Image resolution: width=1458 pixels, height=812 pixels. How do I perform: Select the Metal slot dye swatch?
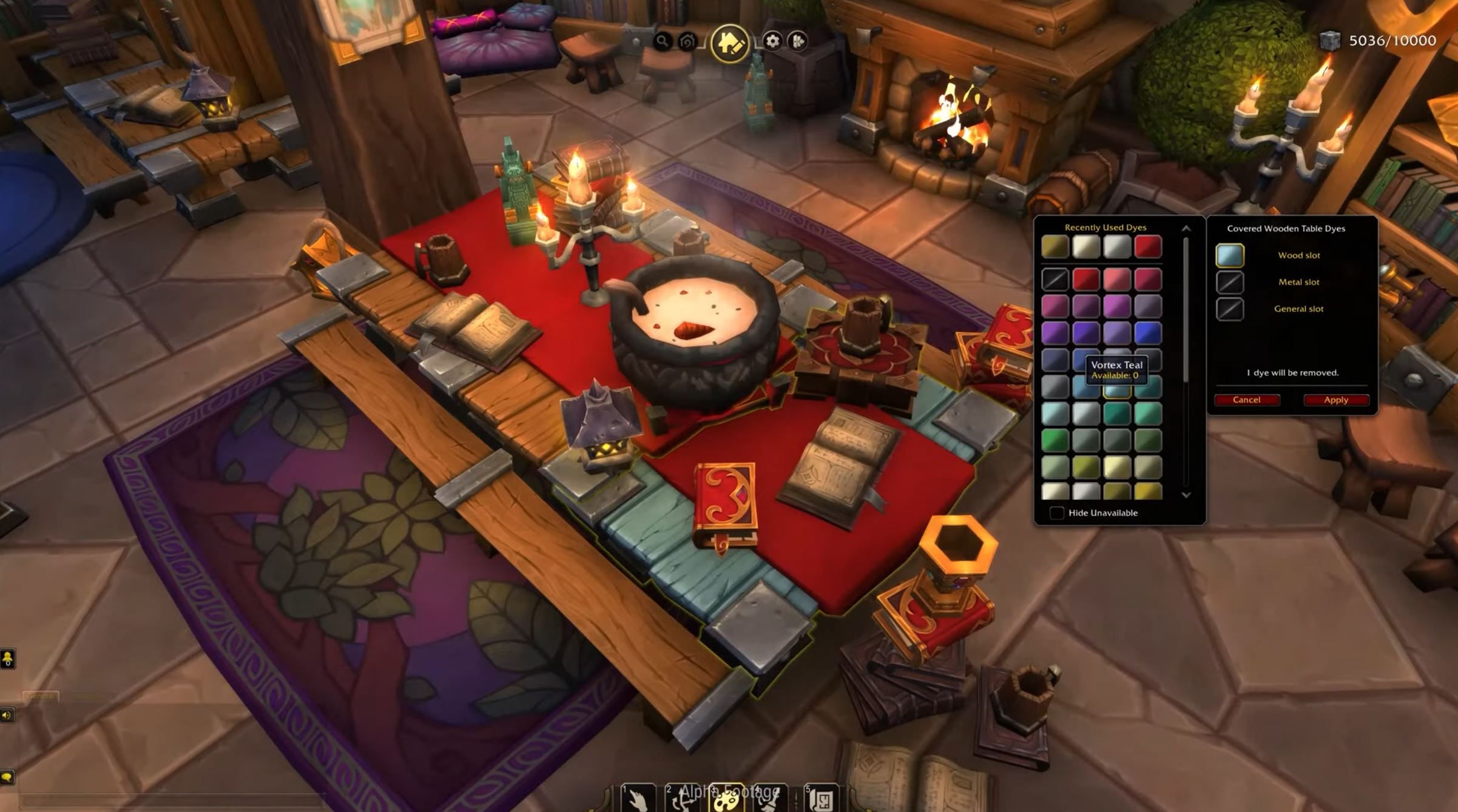(x=1230, y=282)
